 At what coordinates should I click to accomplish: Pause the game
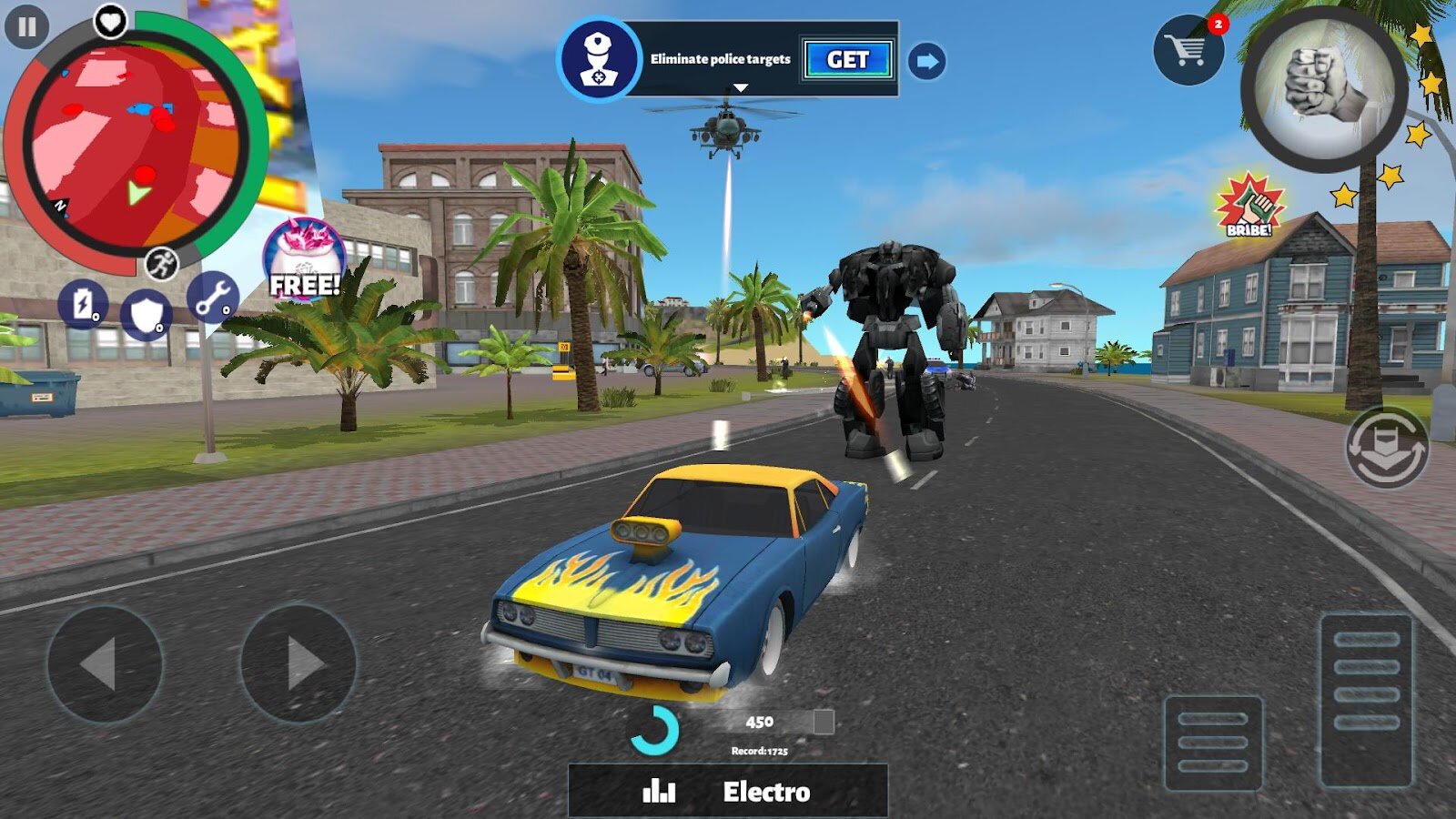(x=26, y=26)
